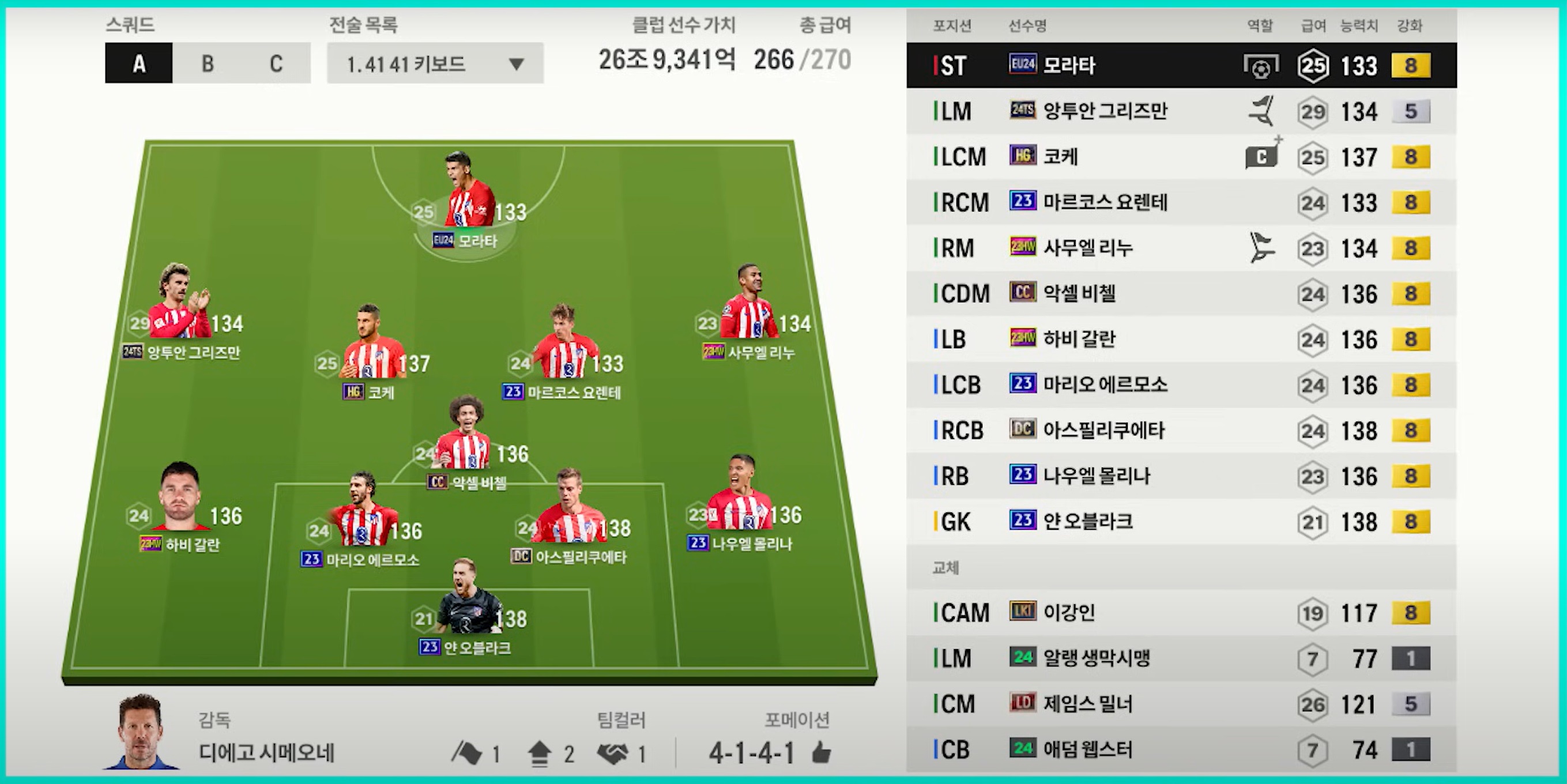Switch to squad tab B

tap(208, 63)
